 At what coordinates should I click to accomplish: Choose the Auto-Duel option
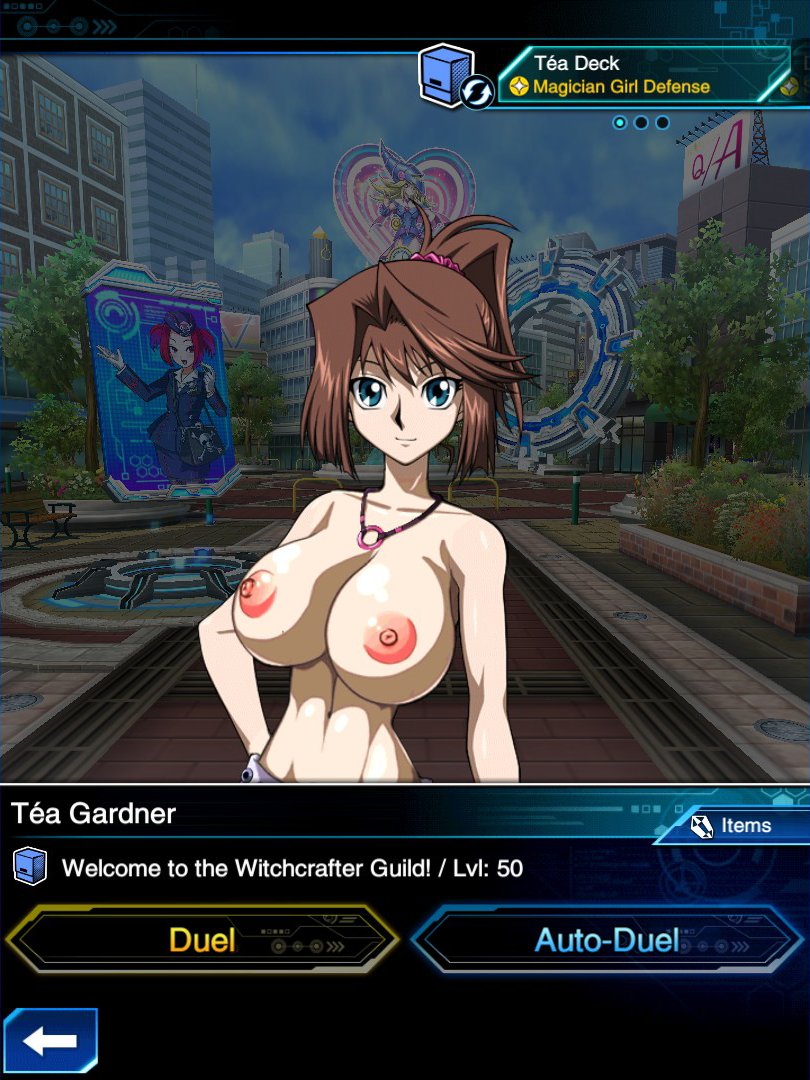pyautogui.click(x=607, y=940)
